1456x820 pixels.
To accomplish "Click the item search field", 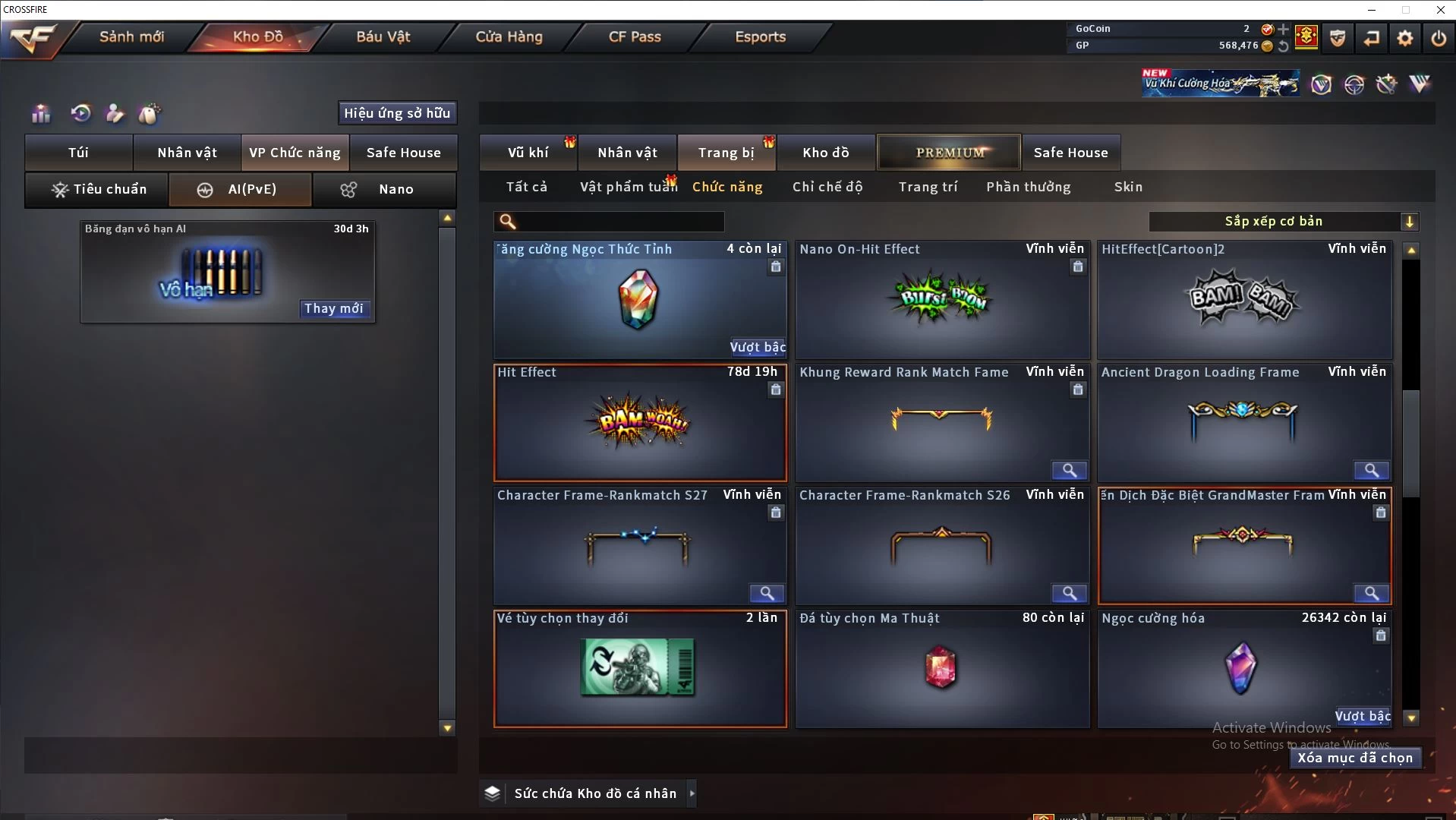I will [619, 222].
